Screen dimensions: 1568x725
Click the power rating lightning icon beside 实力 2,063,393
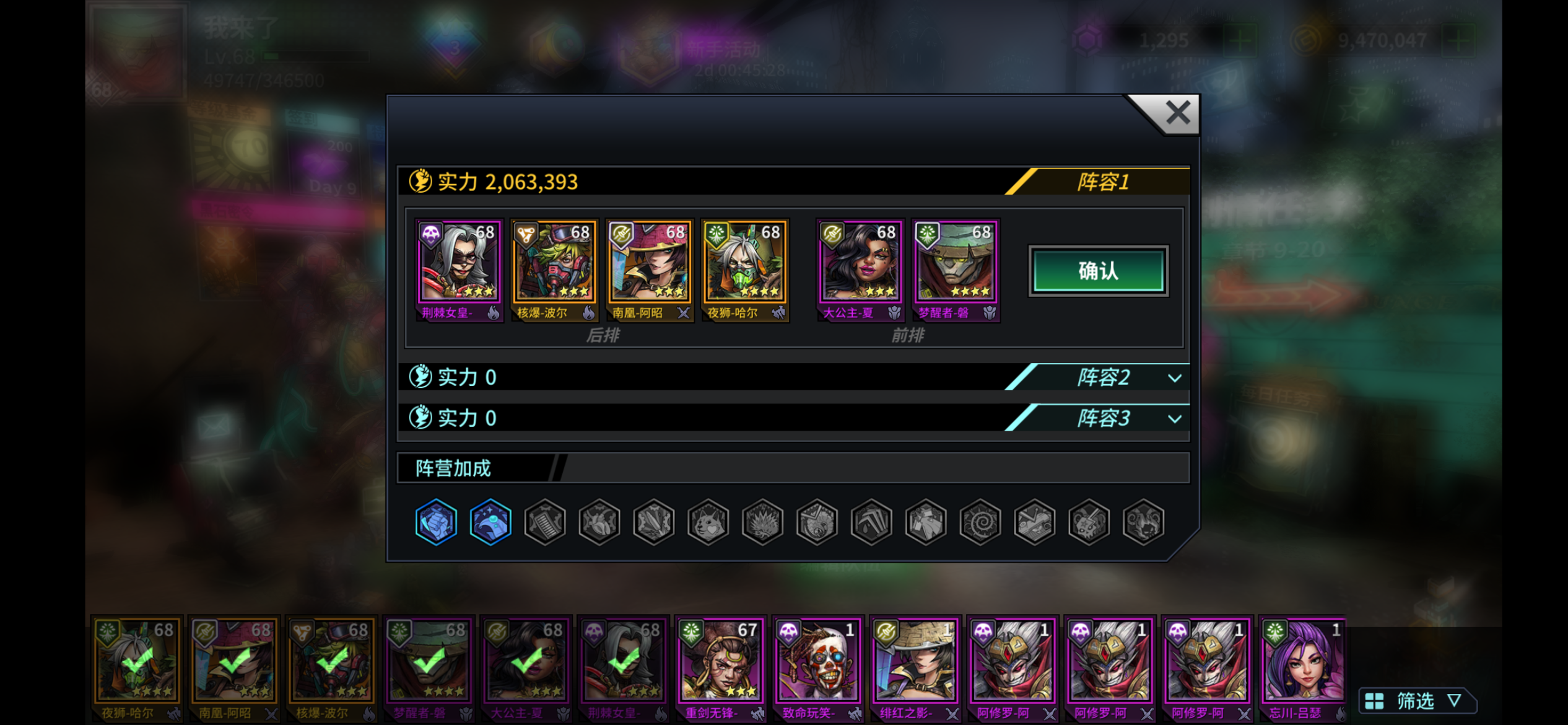pos(420,182)
